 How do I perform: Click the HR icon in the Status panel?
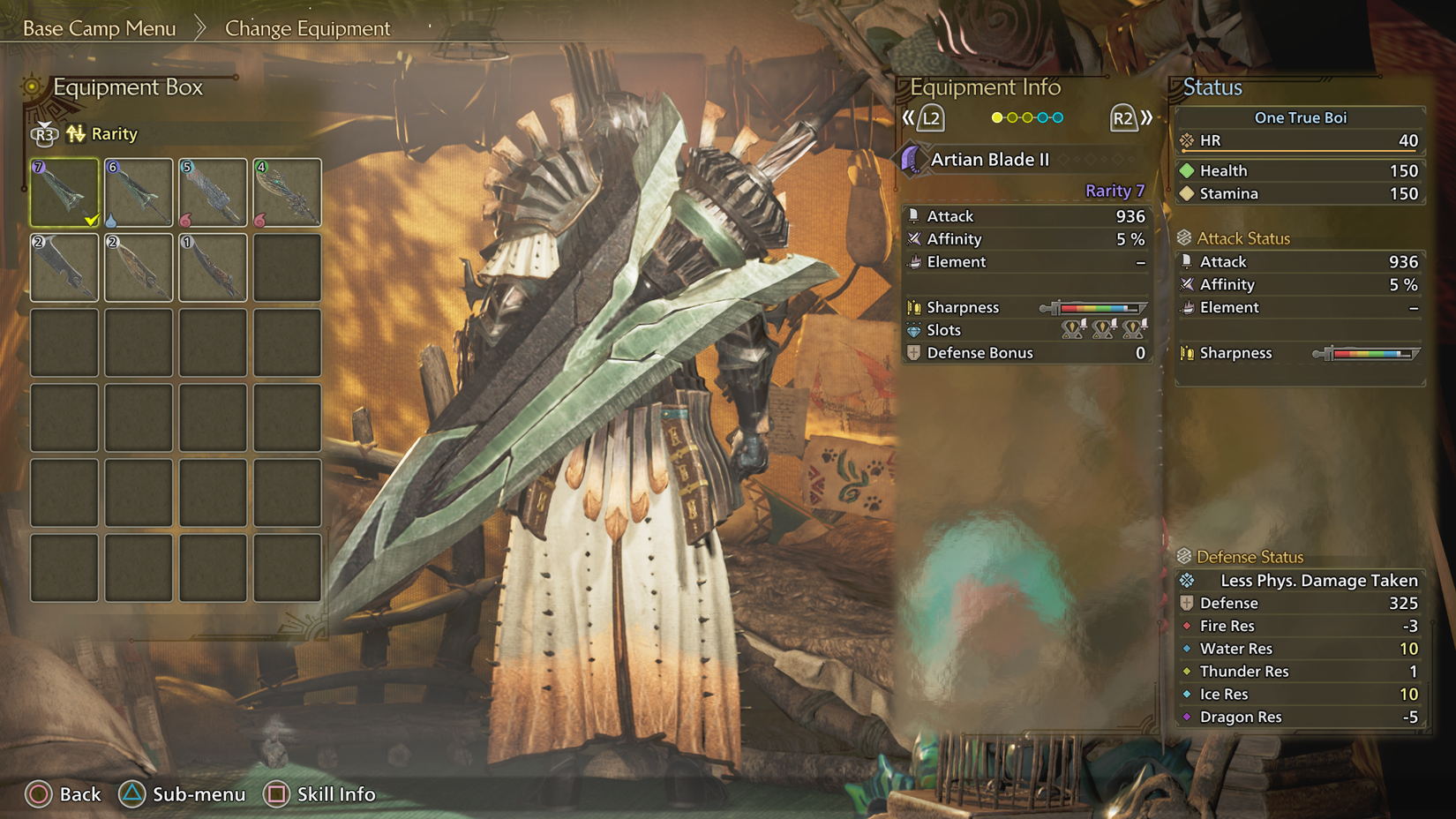coord(1186,140)
